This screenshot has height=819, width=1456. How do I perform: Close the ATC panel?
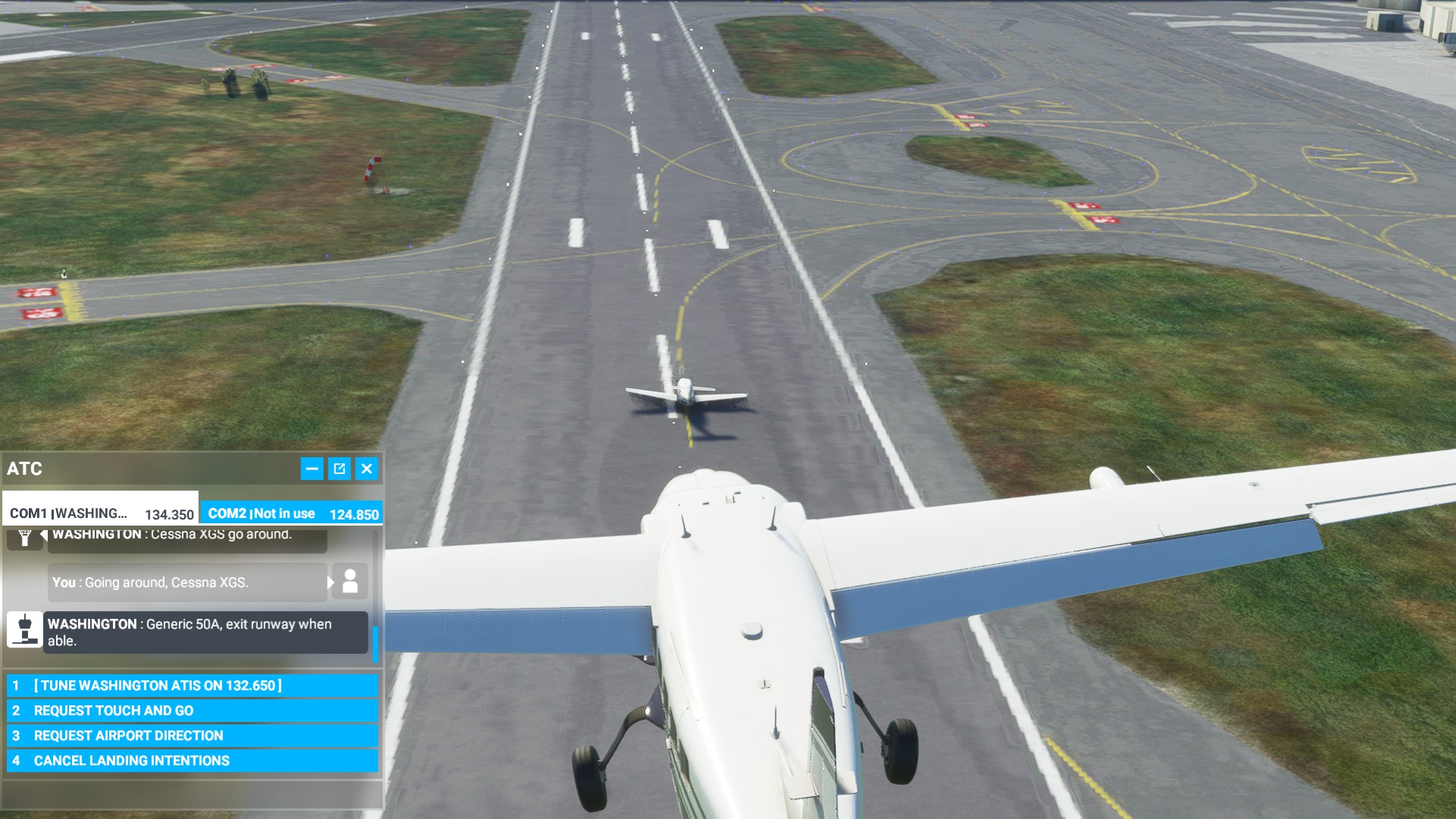(367, 469)
